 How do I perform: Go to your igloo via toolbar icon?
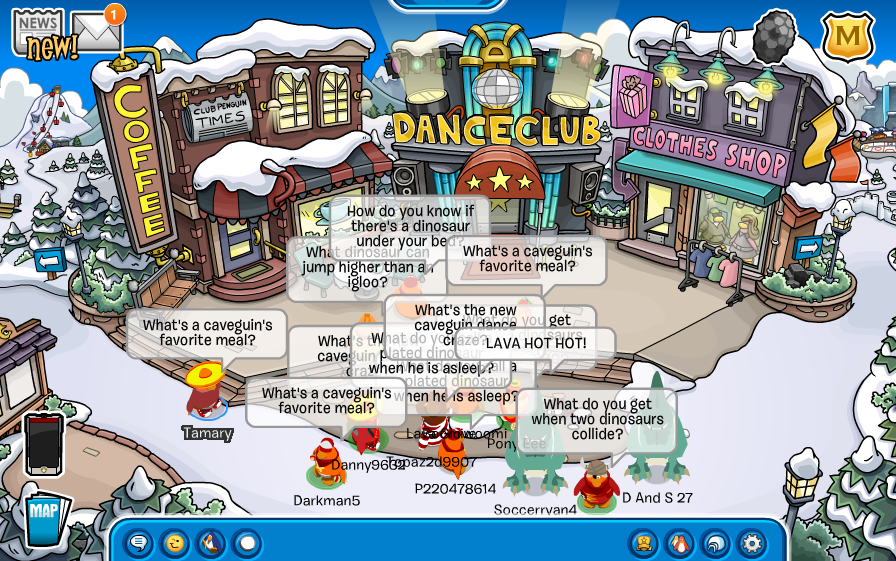click(716, 543)
